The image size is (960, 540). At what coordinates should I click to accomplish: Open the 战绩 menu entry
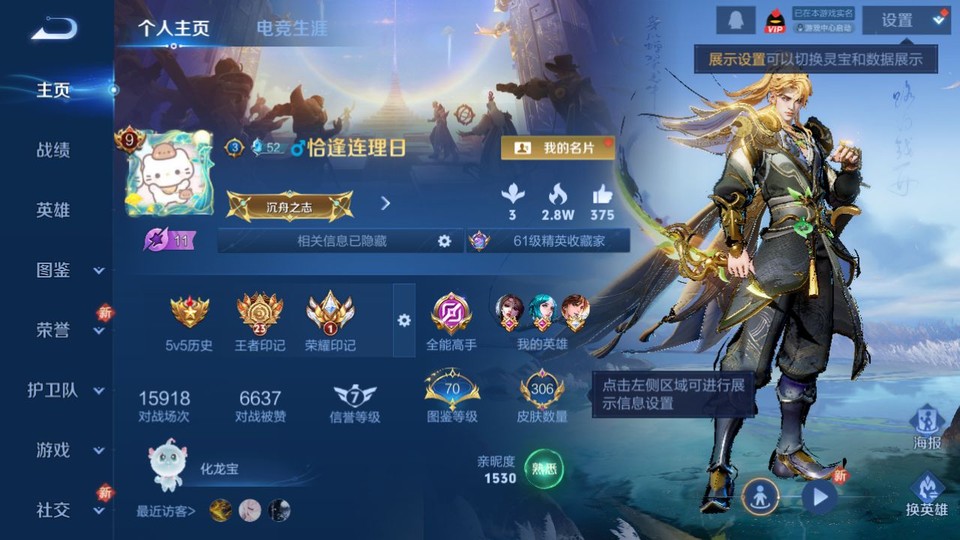[x=53, y=150]
